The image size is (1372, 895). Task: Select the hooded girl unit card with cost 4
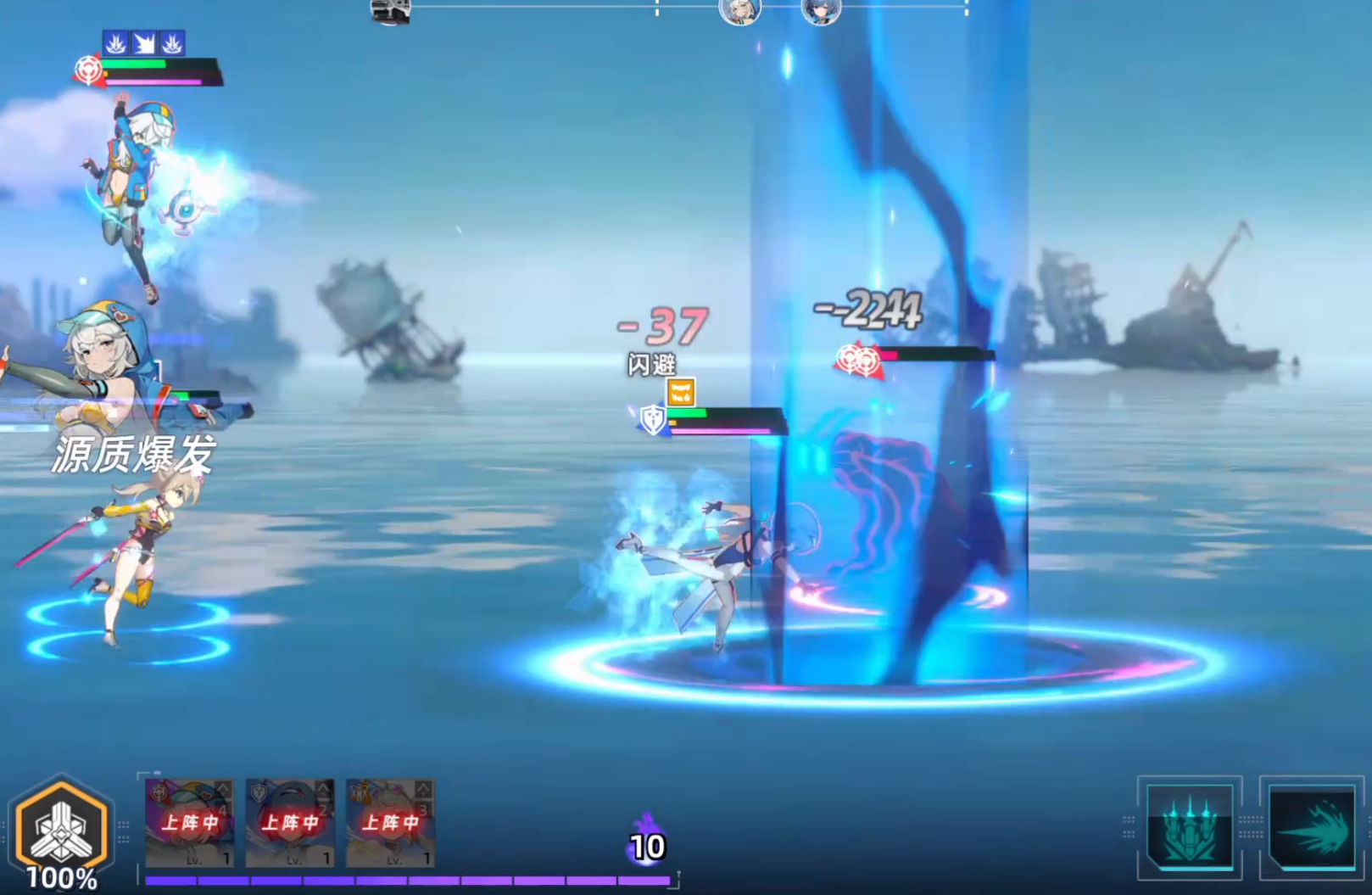pyautogui.click(x=190, y=823)
